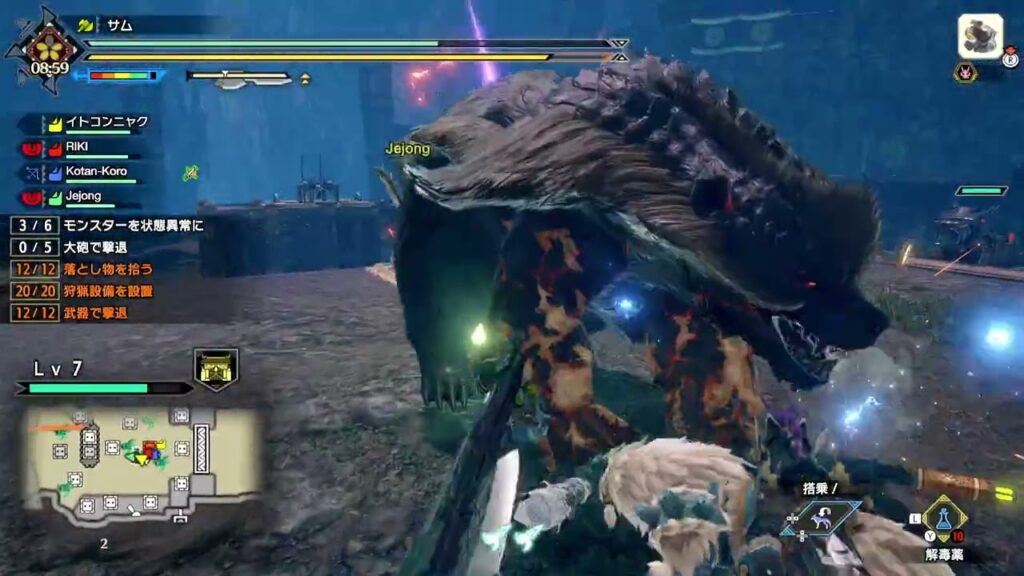Viewport: 1024px width, 576px height.
Task: Click the gold stronghold emblem beside Lv 7
Action: click(216, 368)
